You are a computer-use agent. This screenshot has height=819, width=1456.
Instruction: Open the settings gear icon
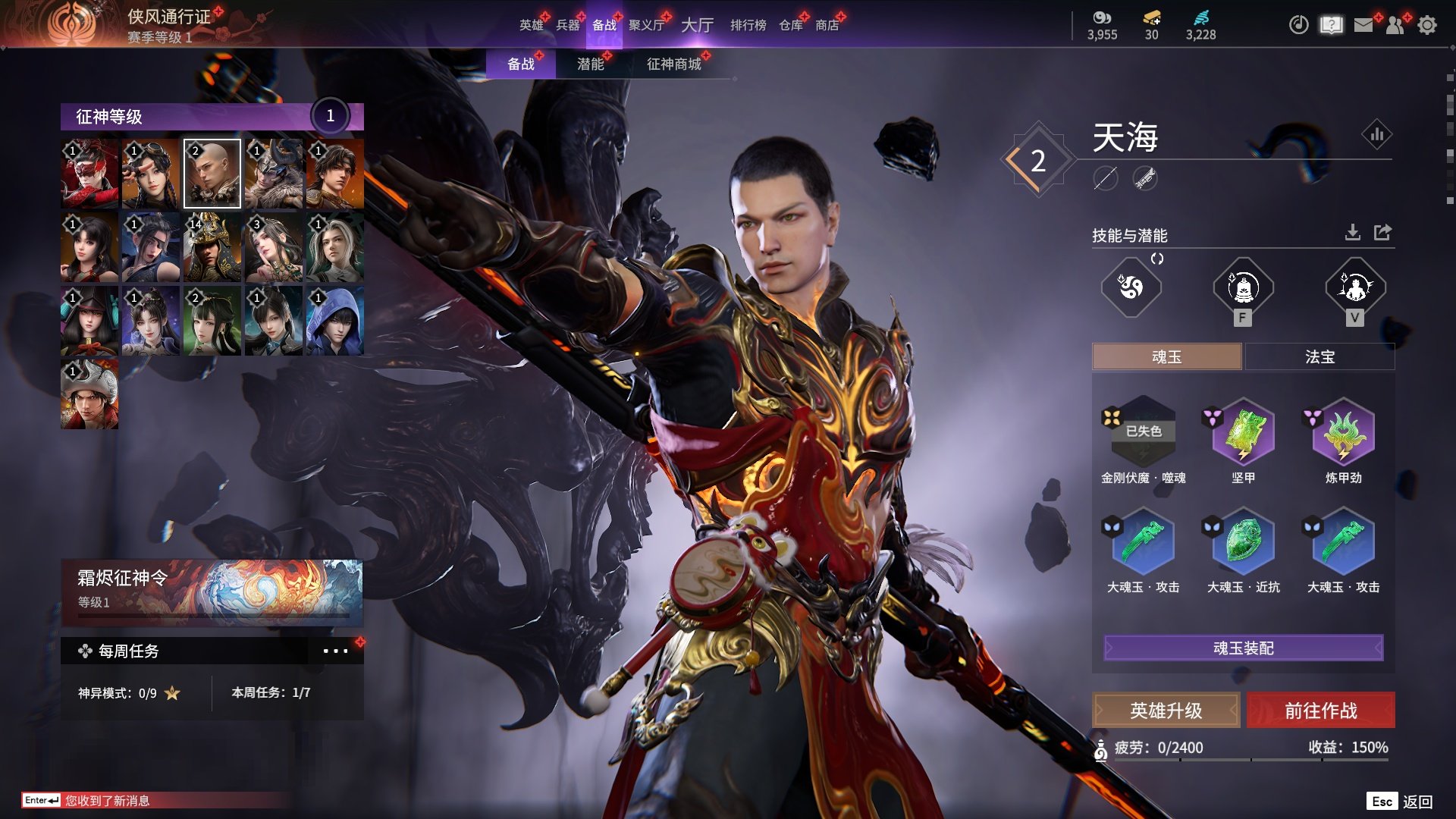[1427, 25]
